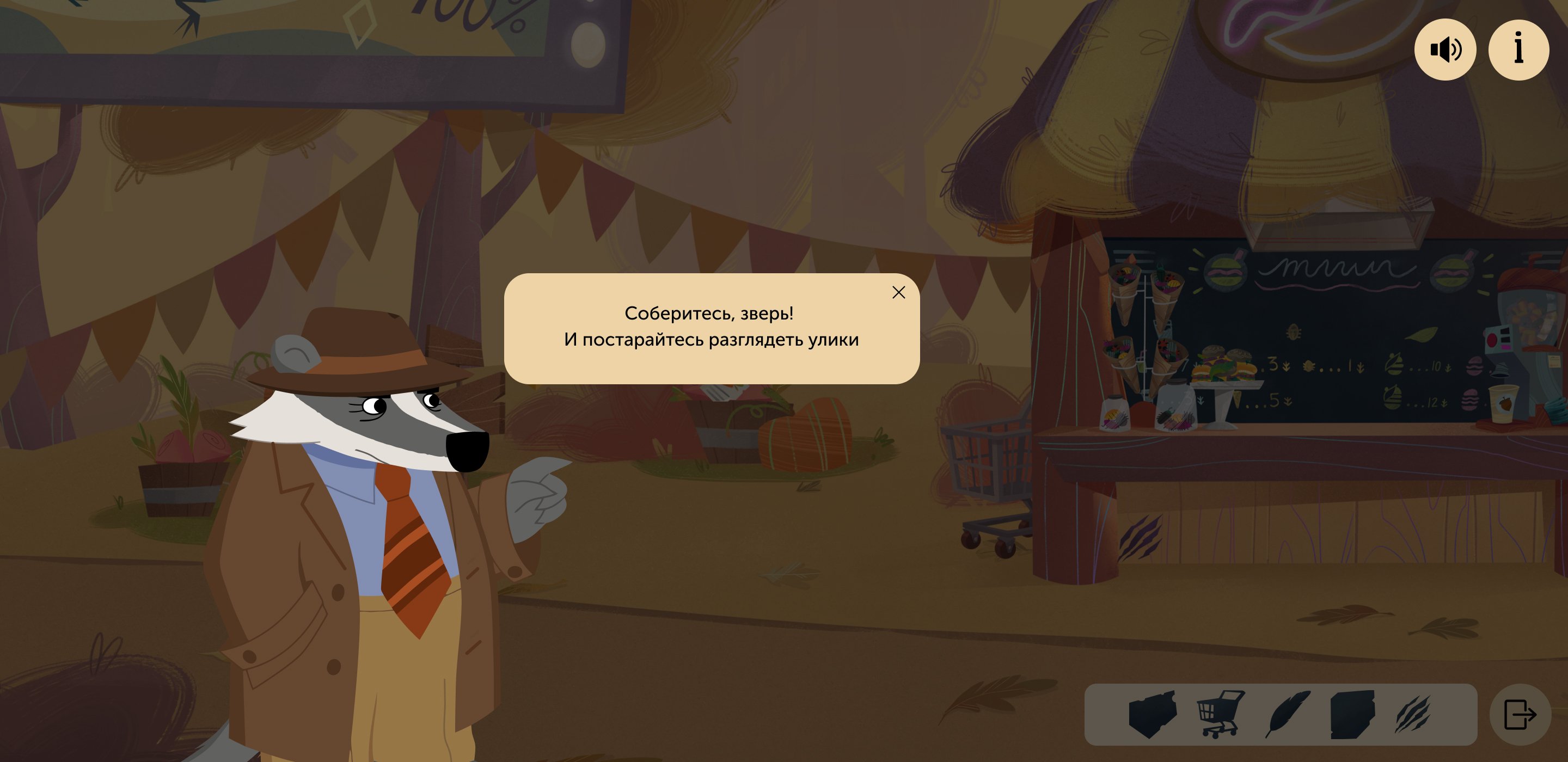
Task: Select the torn paper sheet clue silhouette
Action: click(1352, 714)
